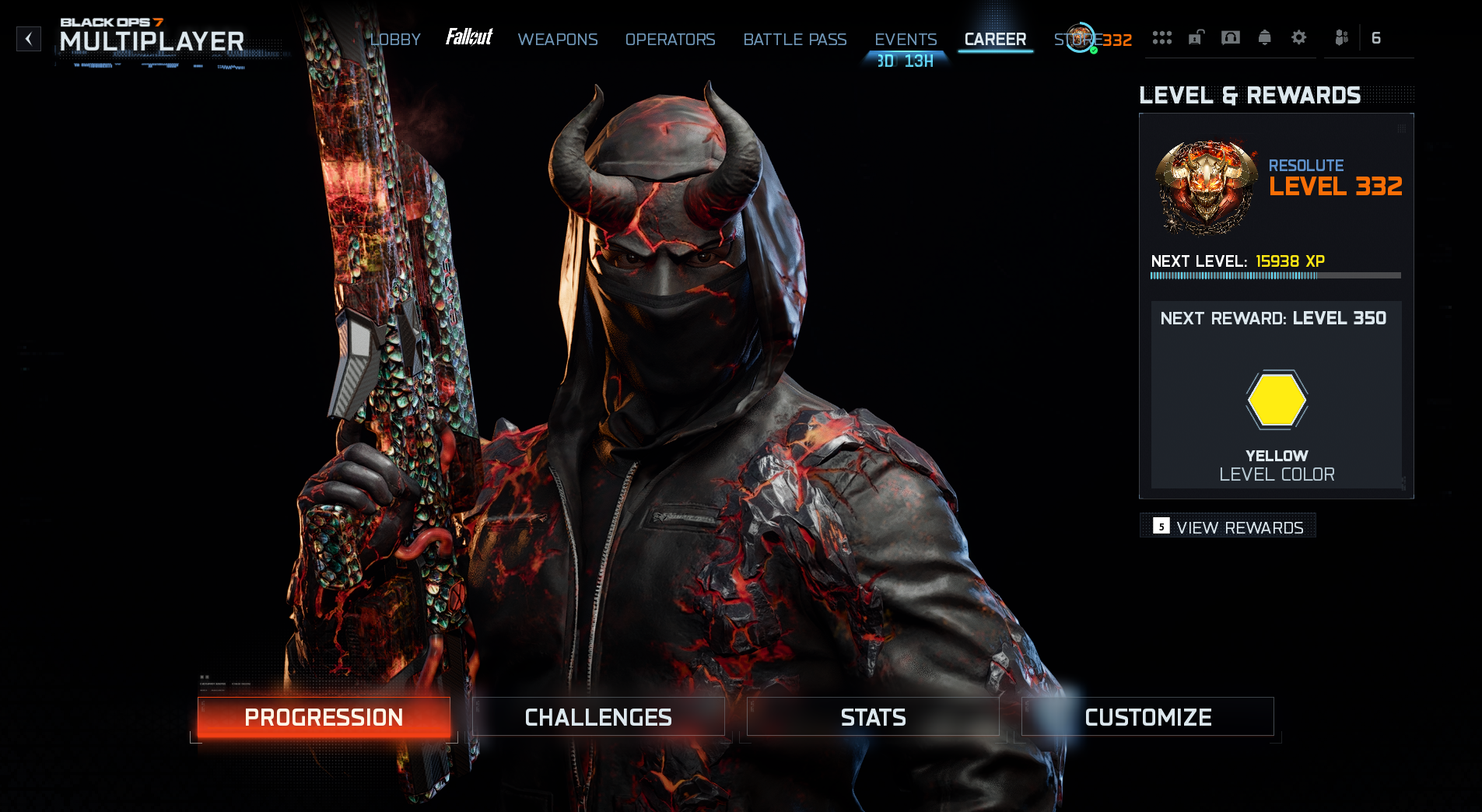Go to the Operators tab
Viewport: 1482px width, 812px height.
tap(670, 40)
